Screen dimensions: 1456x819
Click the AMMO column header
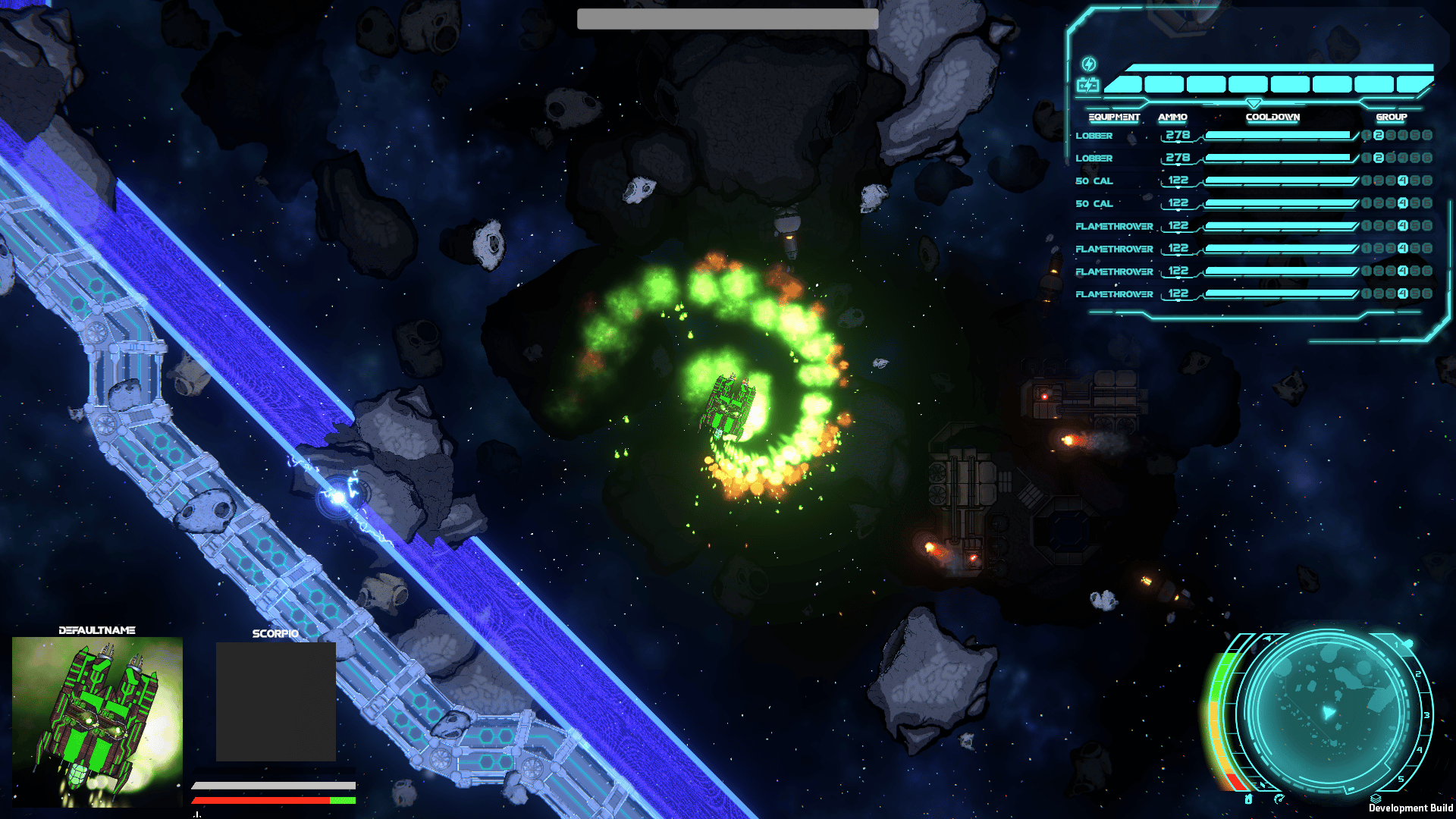click(1172, 117)
